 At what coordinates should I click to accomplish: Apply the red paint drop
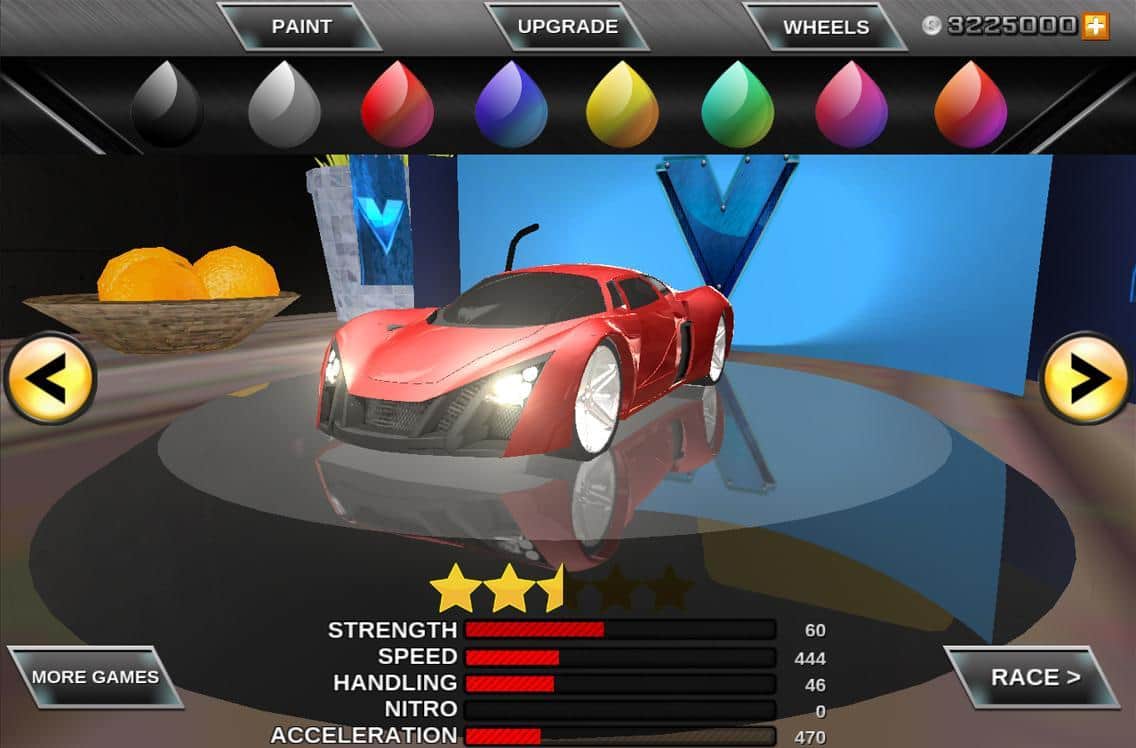click(x=397, y=105)
